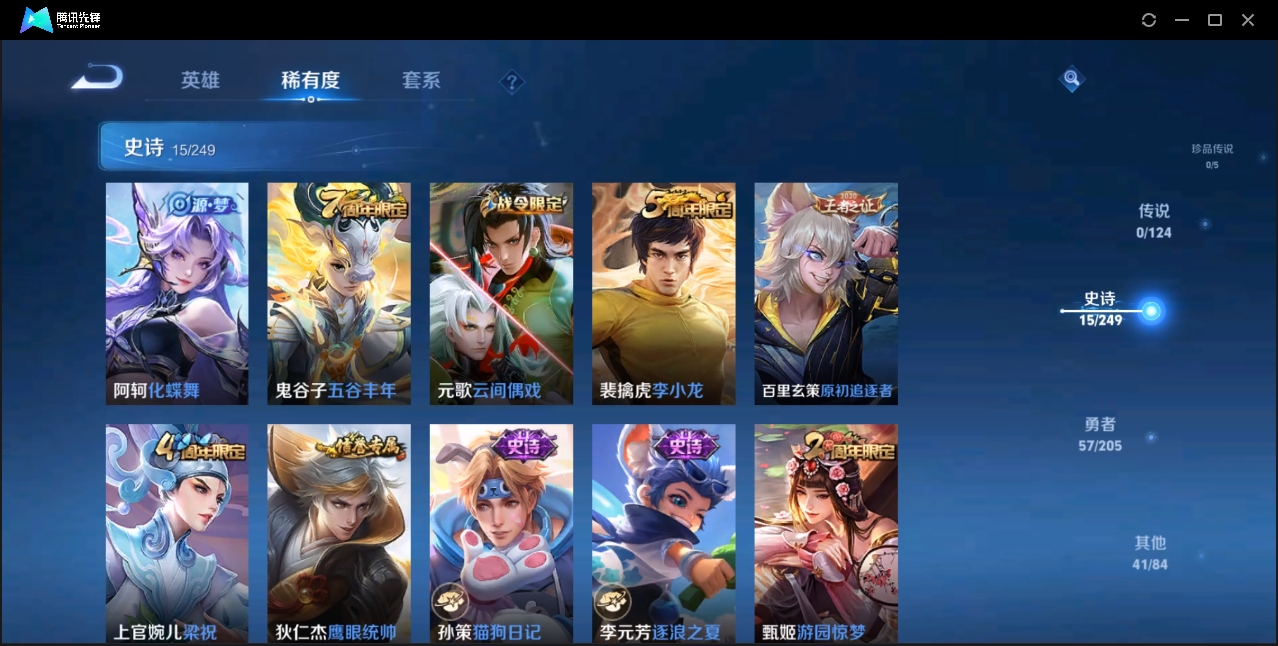Select the 史诗 rarity section
The image size is (1278, 646).
pyautogui.click(x=1101, y=308)
